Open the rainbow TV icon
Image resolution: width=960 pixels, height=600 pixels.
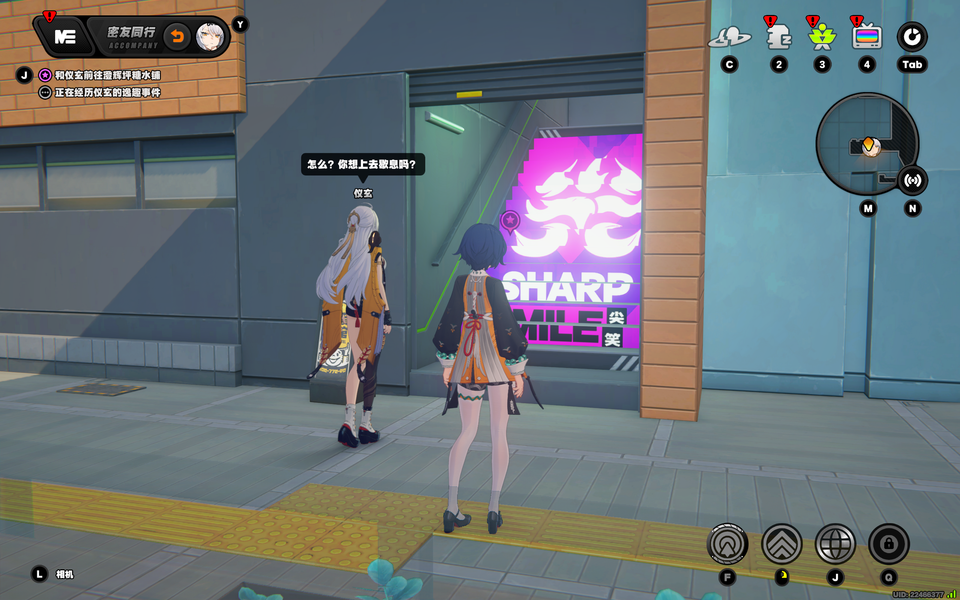tap(867, 37)
